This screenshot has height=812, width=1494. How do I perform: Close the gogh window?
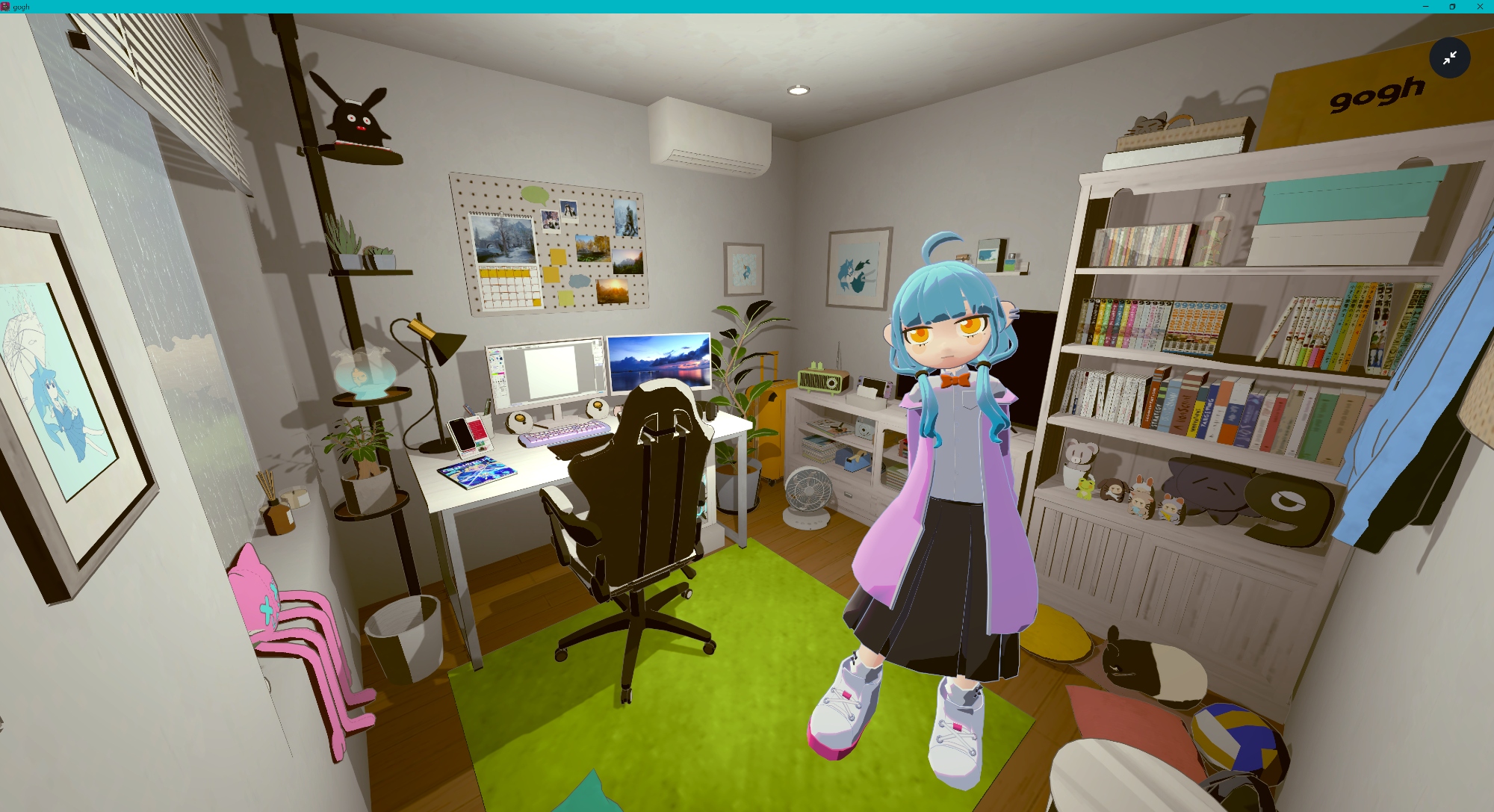(x=1480, y=7)
